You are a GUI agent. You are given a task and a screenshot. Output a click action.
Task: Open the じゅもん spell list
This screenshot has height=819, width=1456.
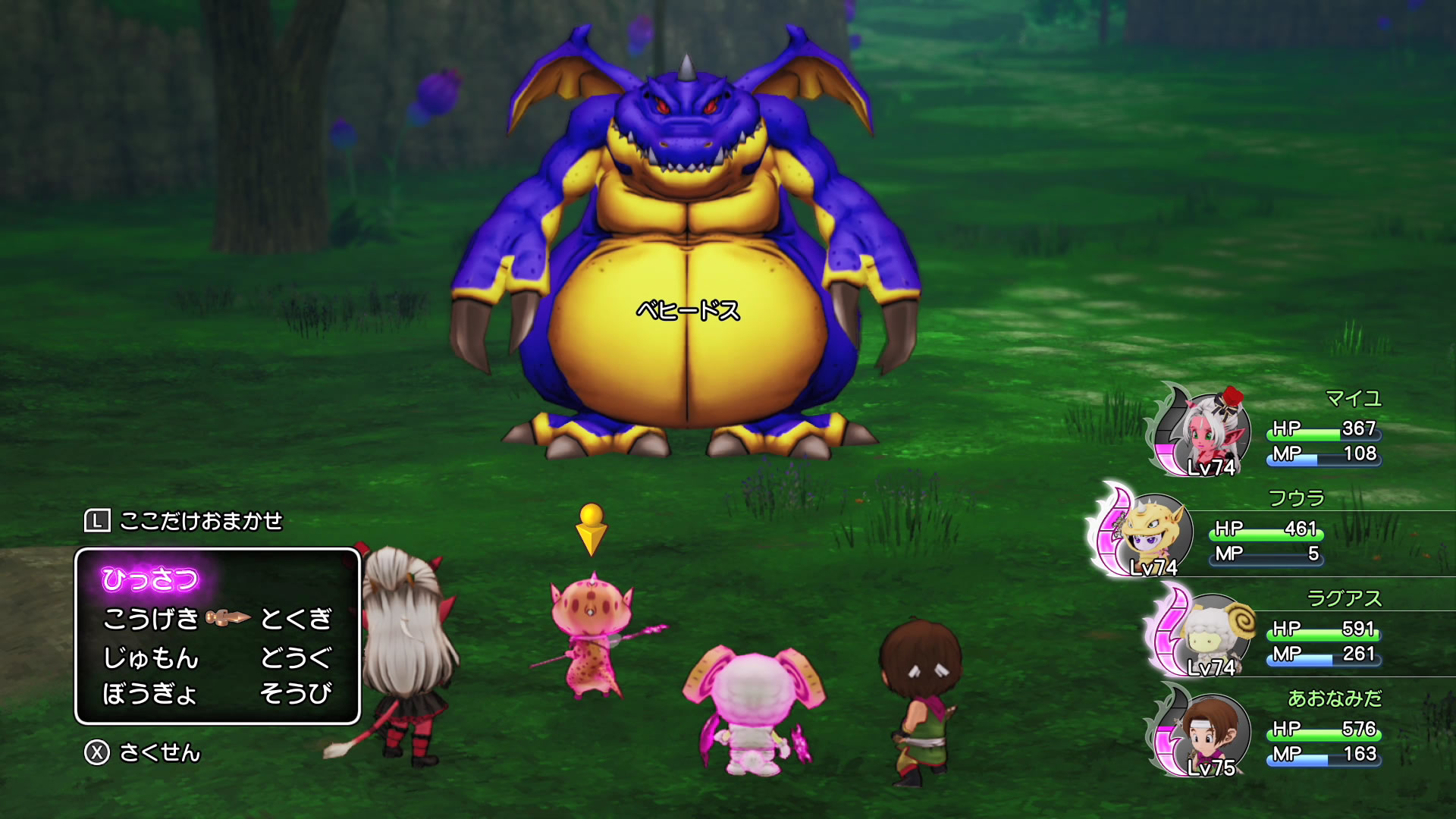(151, 657)
